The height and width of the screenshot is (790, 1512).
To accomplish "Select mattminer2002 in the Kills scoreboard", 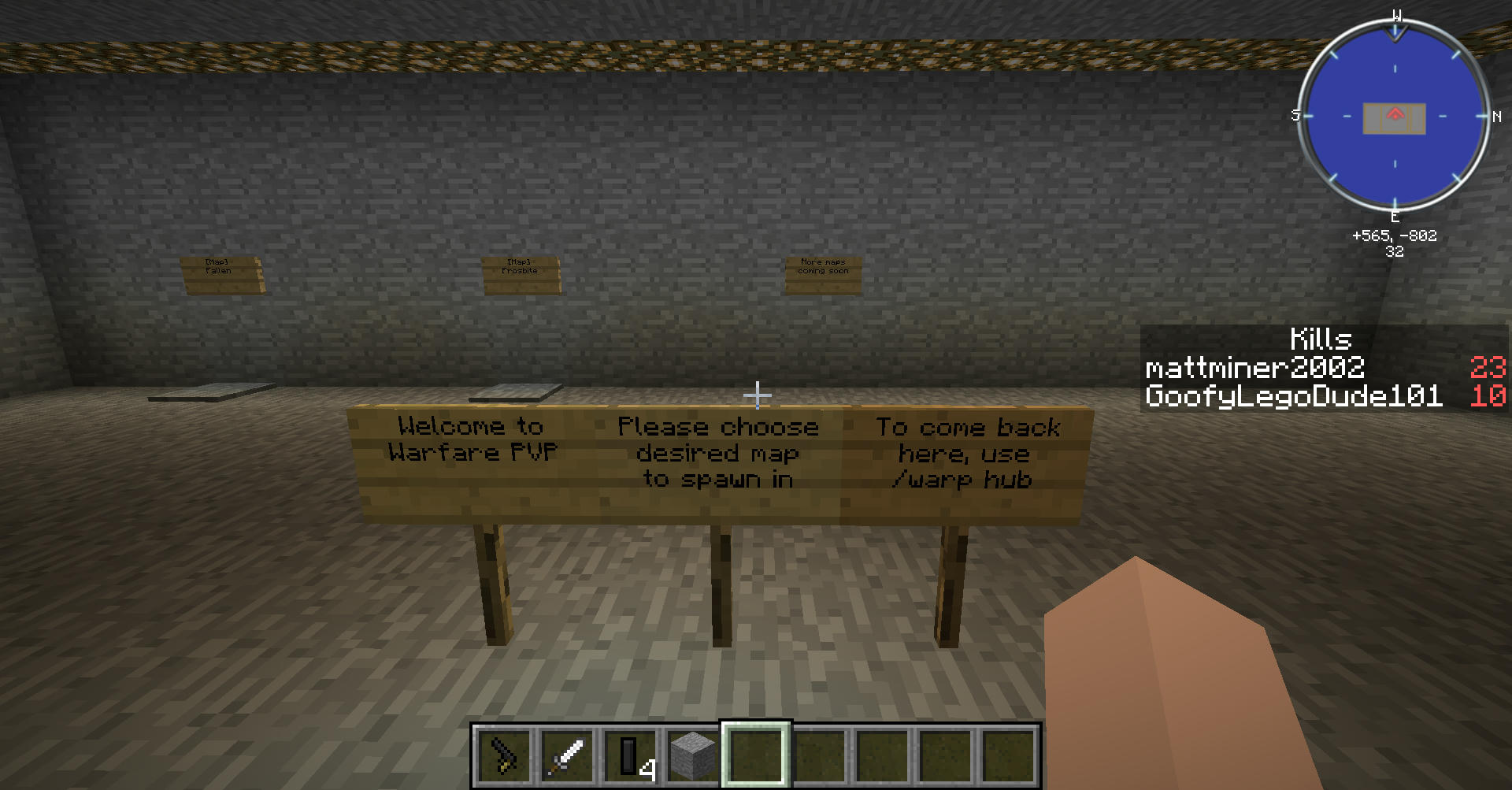I will pos(1254,368).
